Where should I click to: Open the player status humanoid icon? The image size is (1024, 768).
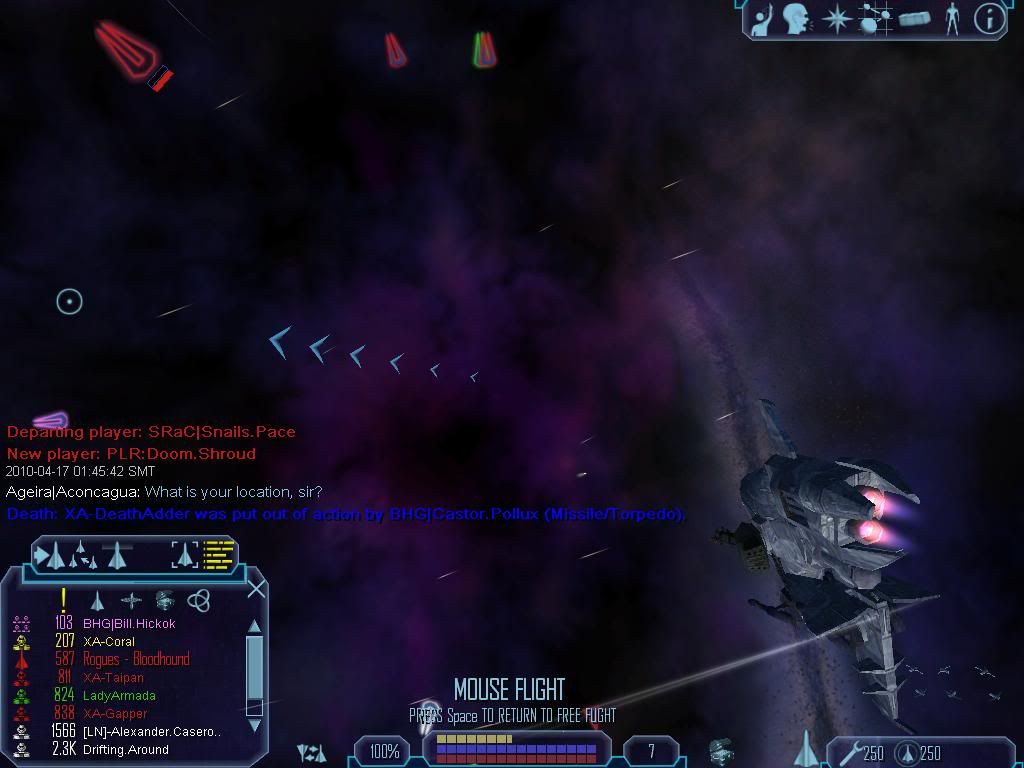952,19
